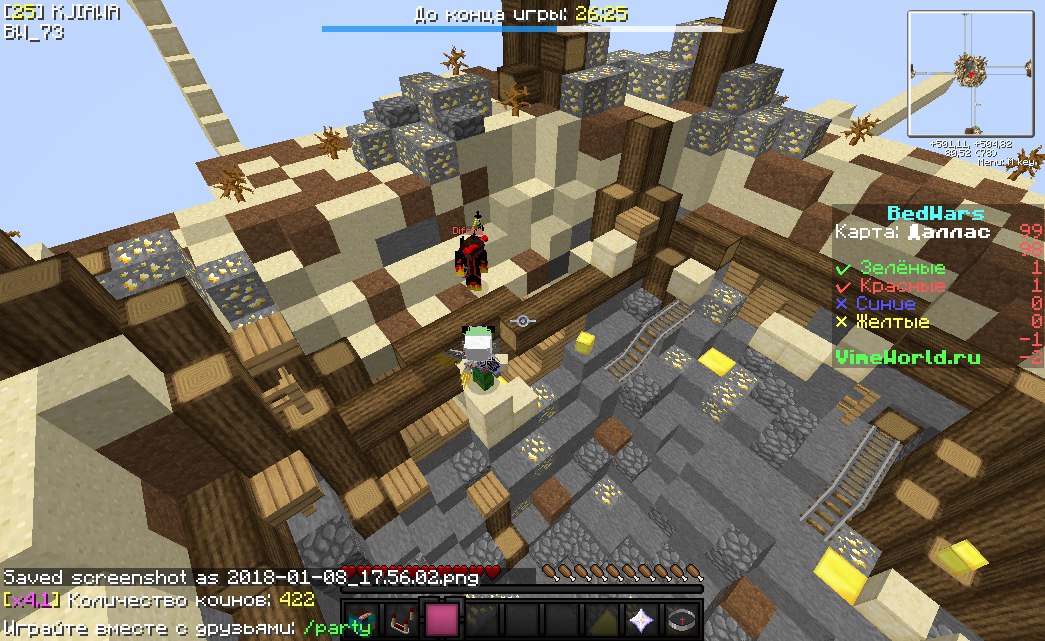Pick the compass in the hotbar
The height and width of the screenshot is (641, 1045).
[x=680, y=620]
